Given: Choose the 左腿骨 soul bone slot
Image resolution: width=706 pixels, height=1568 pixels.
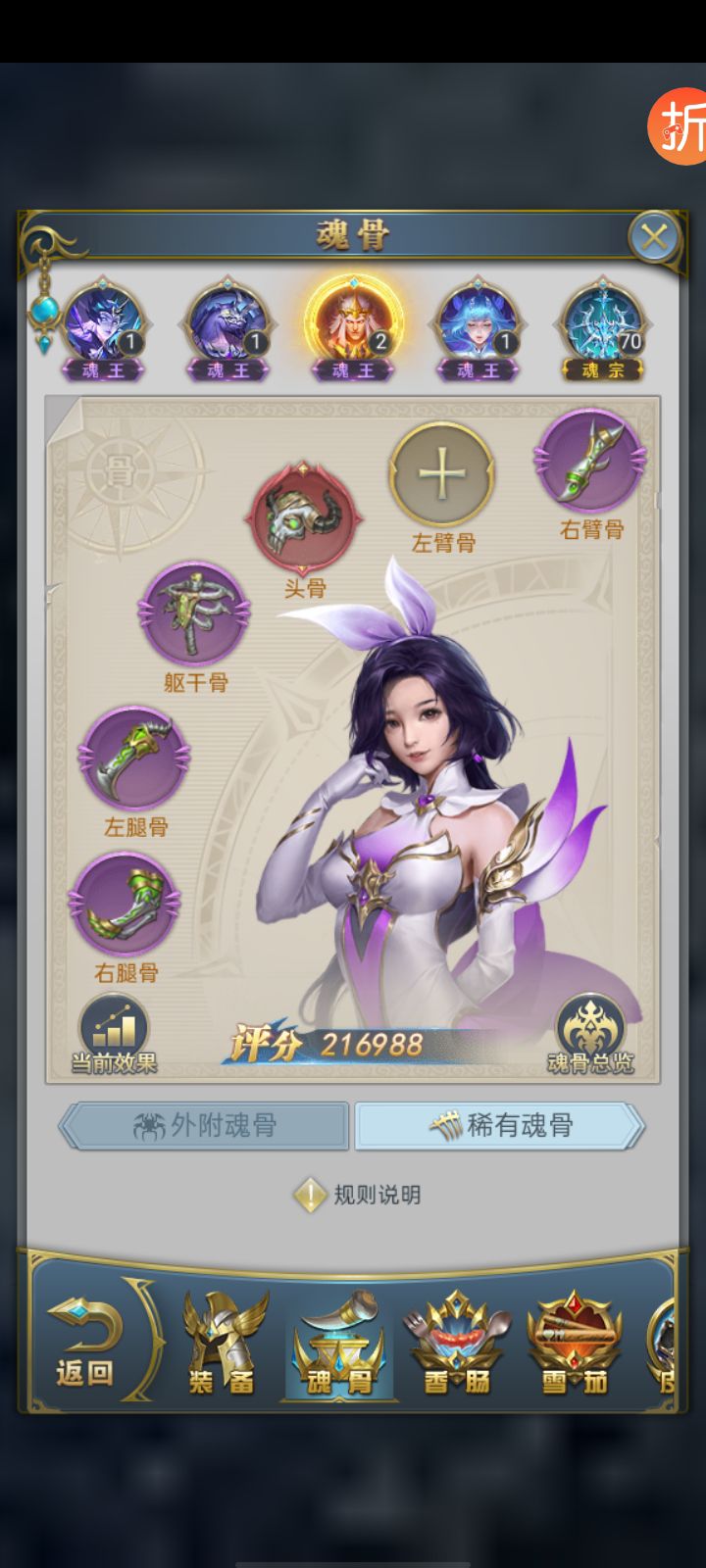Looking at the screenshot, I should (134, 759).
